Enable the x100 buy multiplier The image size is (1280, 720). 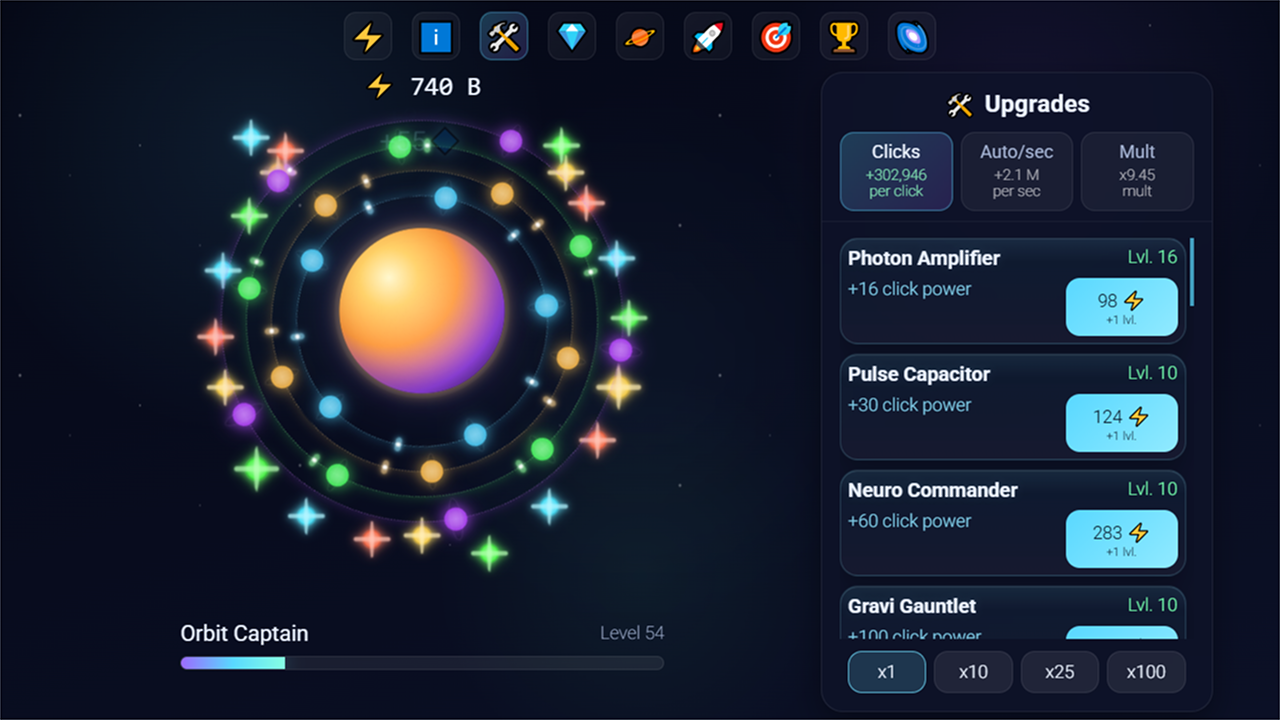pos(1146,672)
